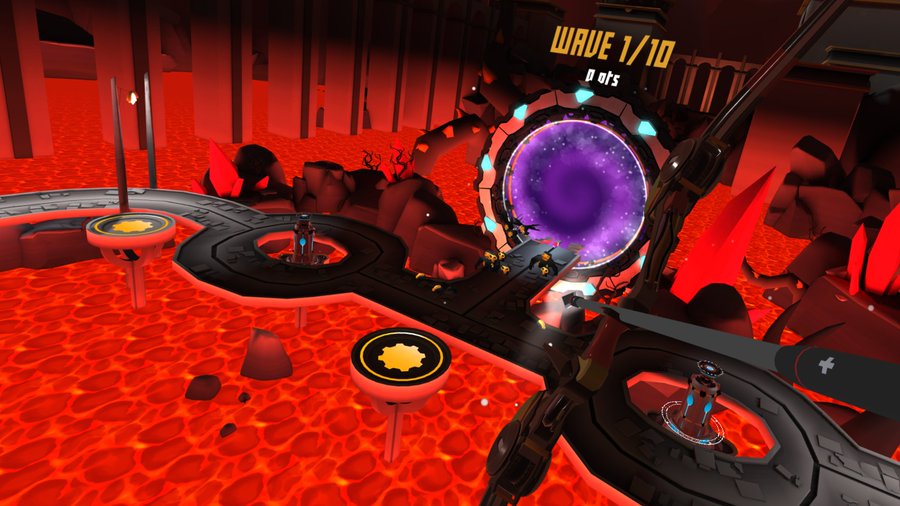Choose the large gear build pad over the lava

tap(400, 354)
